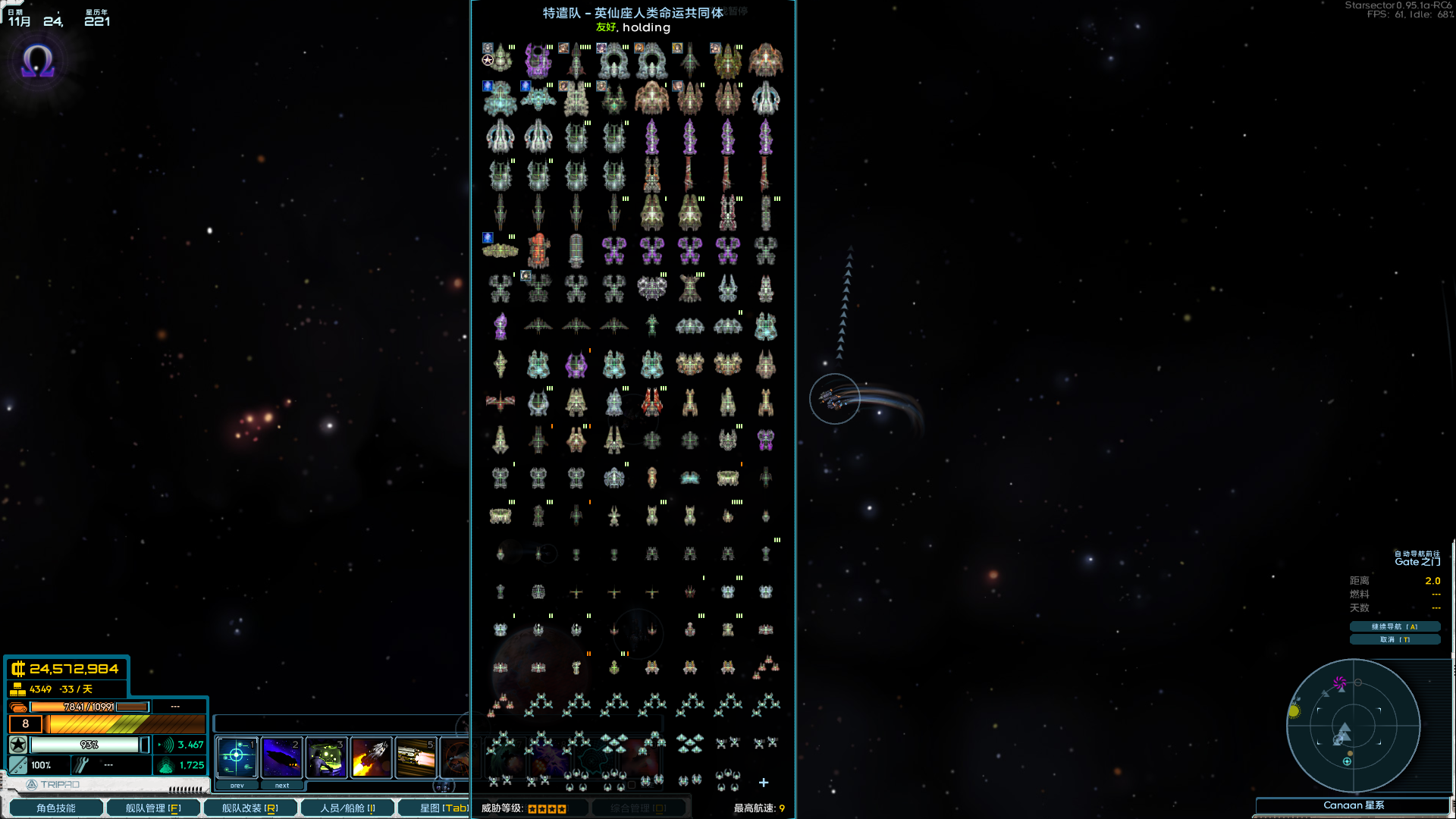Click 继续导航 [A] to continue autopilot
Viewport: 1456px width, 819px height.
pyautogui.click(x=1394, y=626)
